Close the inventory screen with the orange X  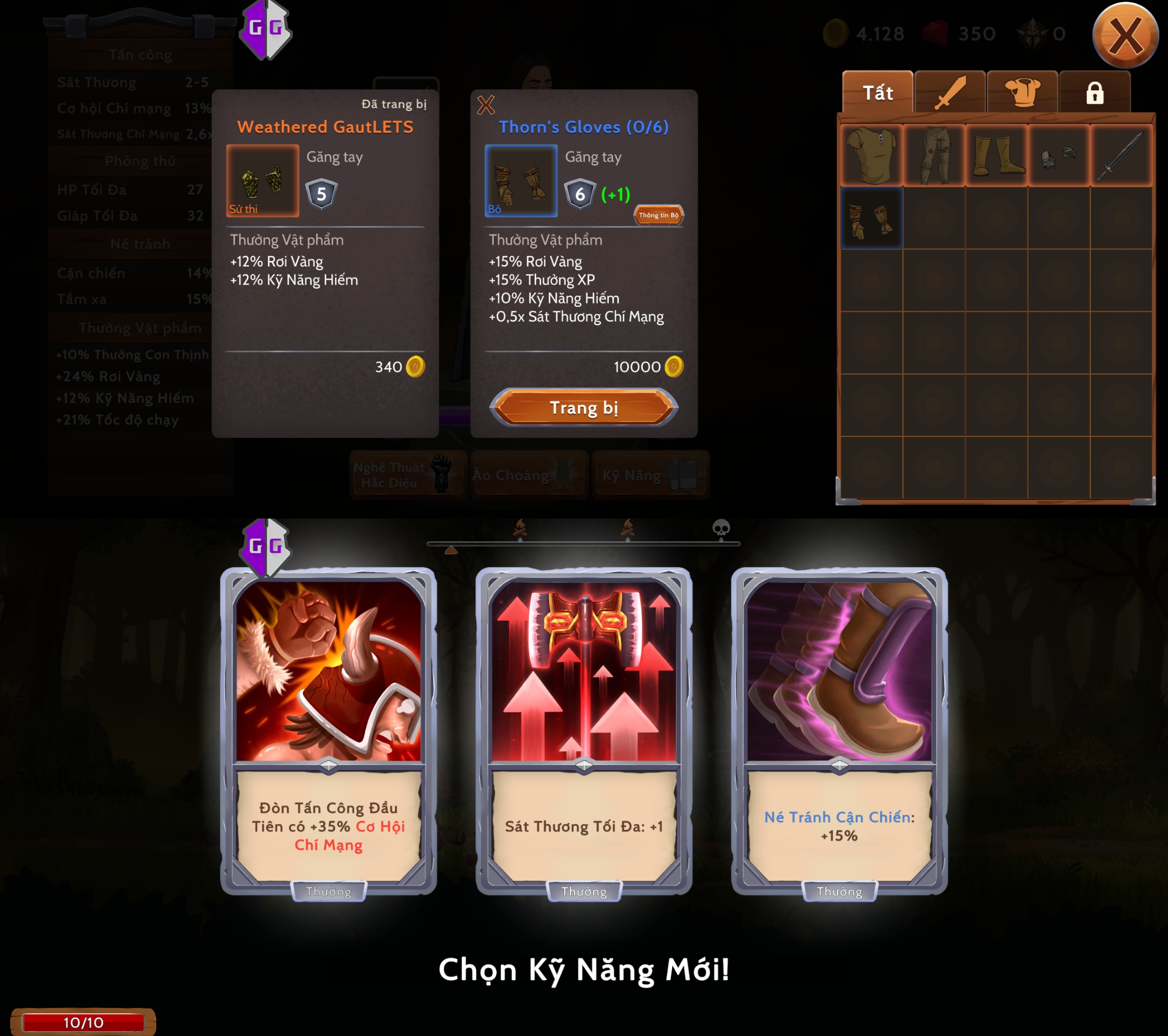(1125, 36)
